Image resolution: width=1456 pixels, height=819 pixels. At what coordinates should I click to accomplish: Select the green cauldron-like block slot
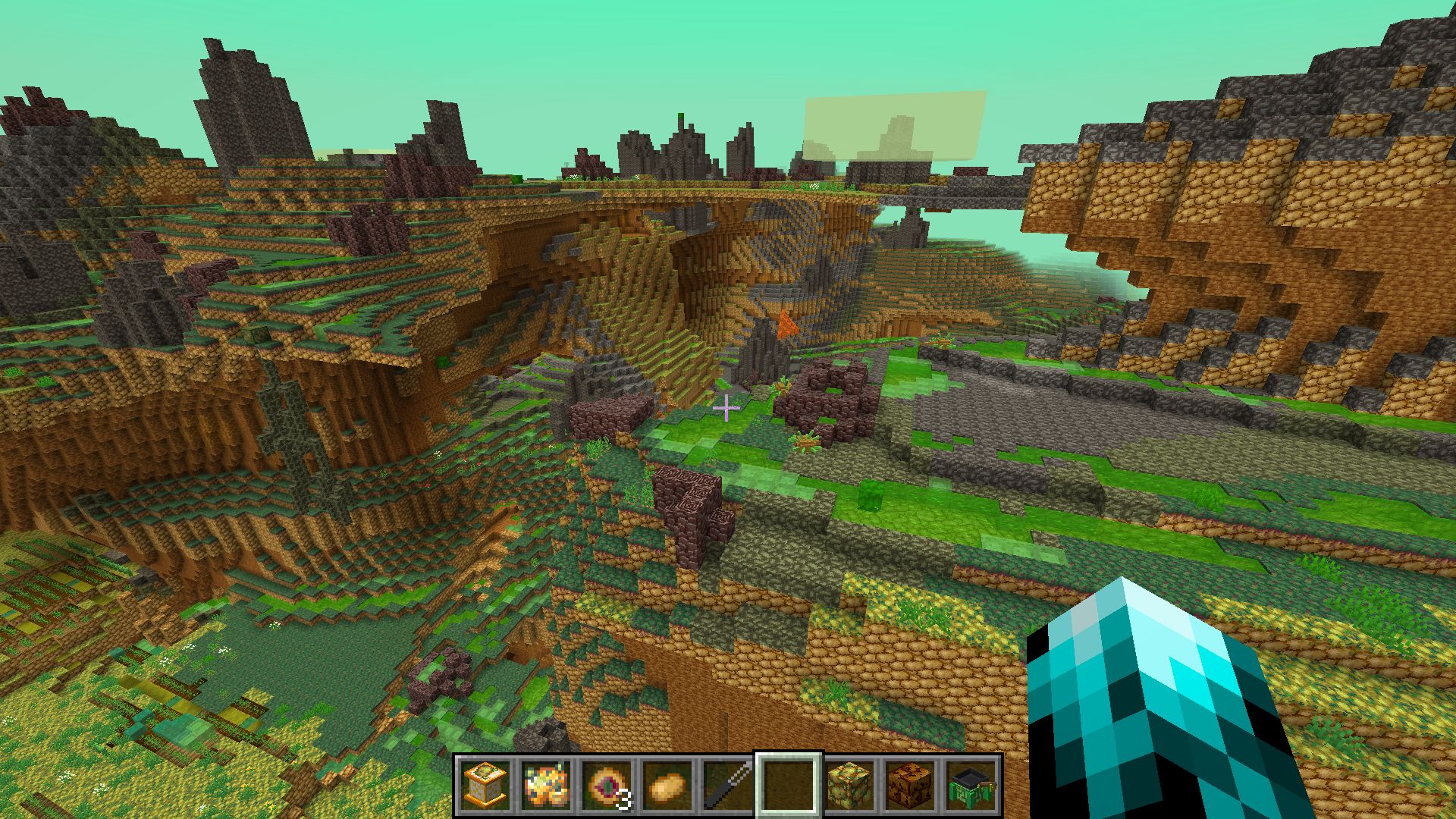tap(971, 784)
